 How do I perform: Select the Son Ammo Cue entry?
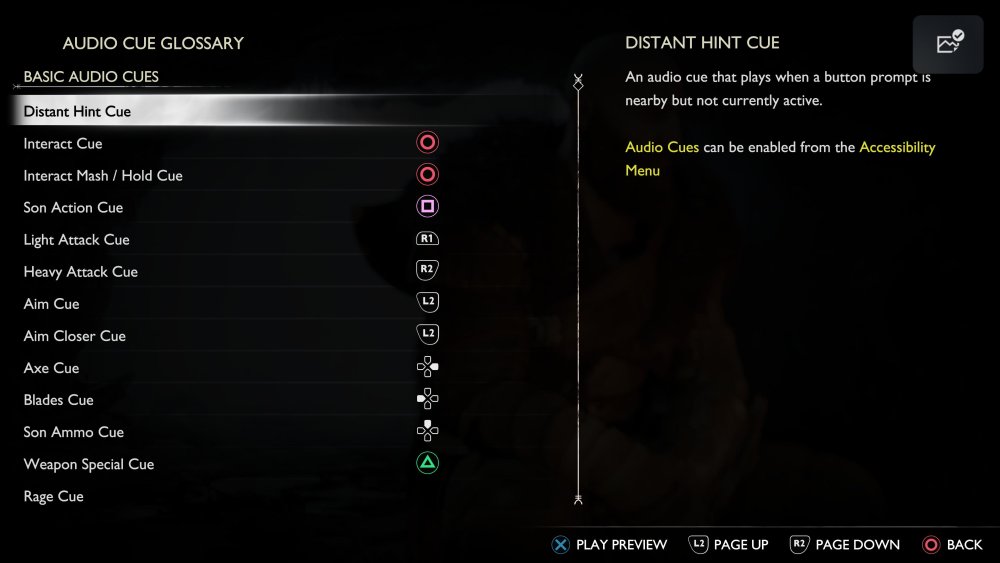pos(74,431)
